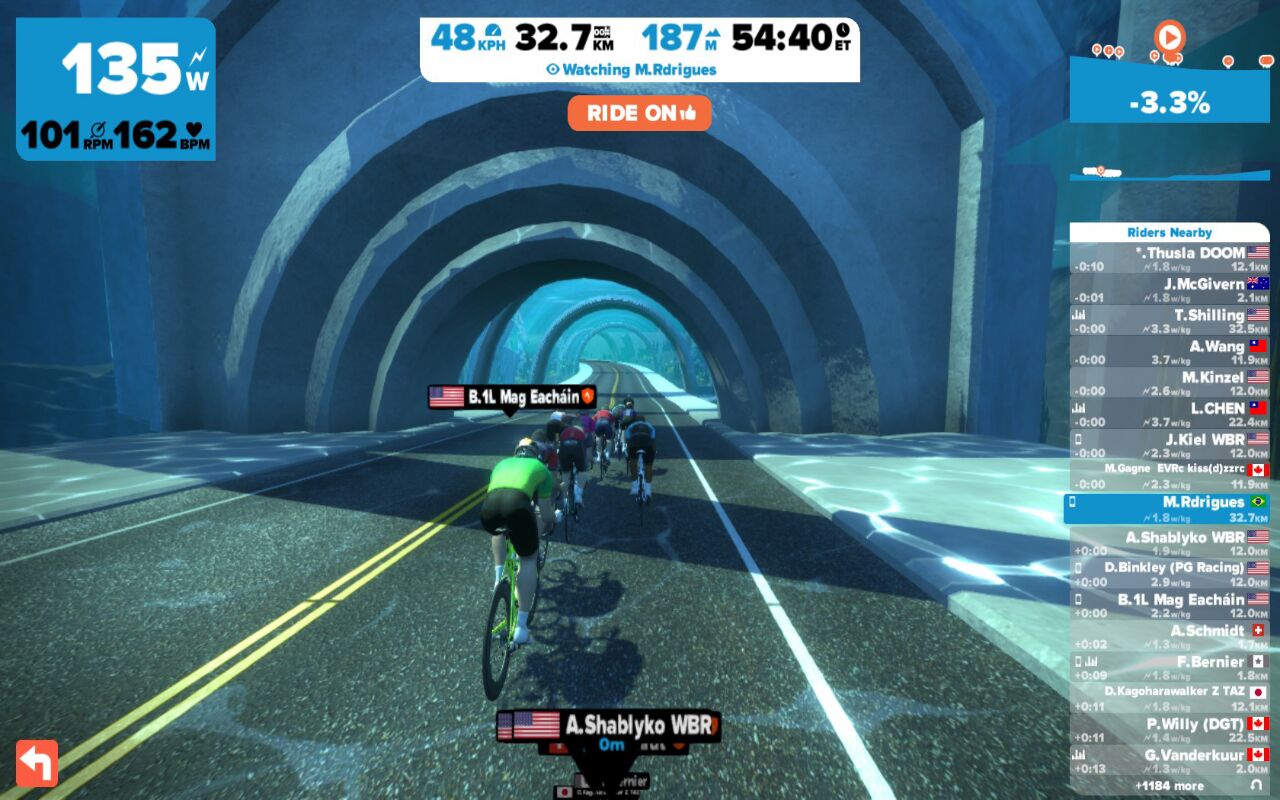Toggle the phone companion icon beside J.Kiel WBR
The image size is (1280, 800).
click(x=1077, y=438)
